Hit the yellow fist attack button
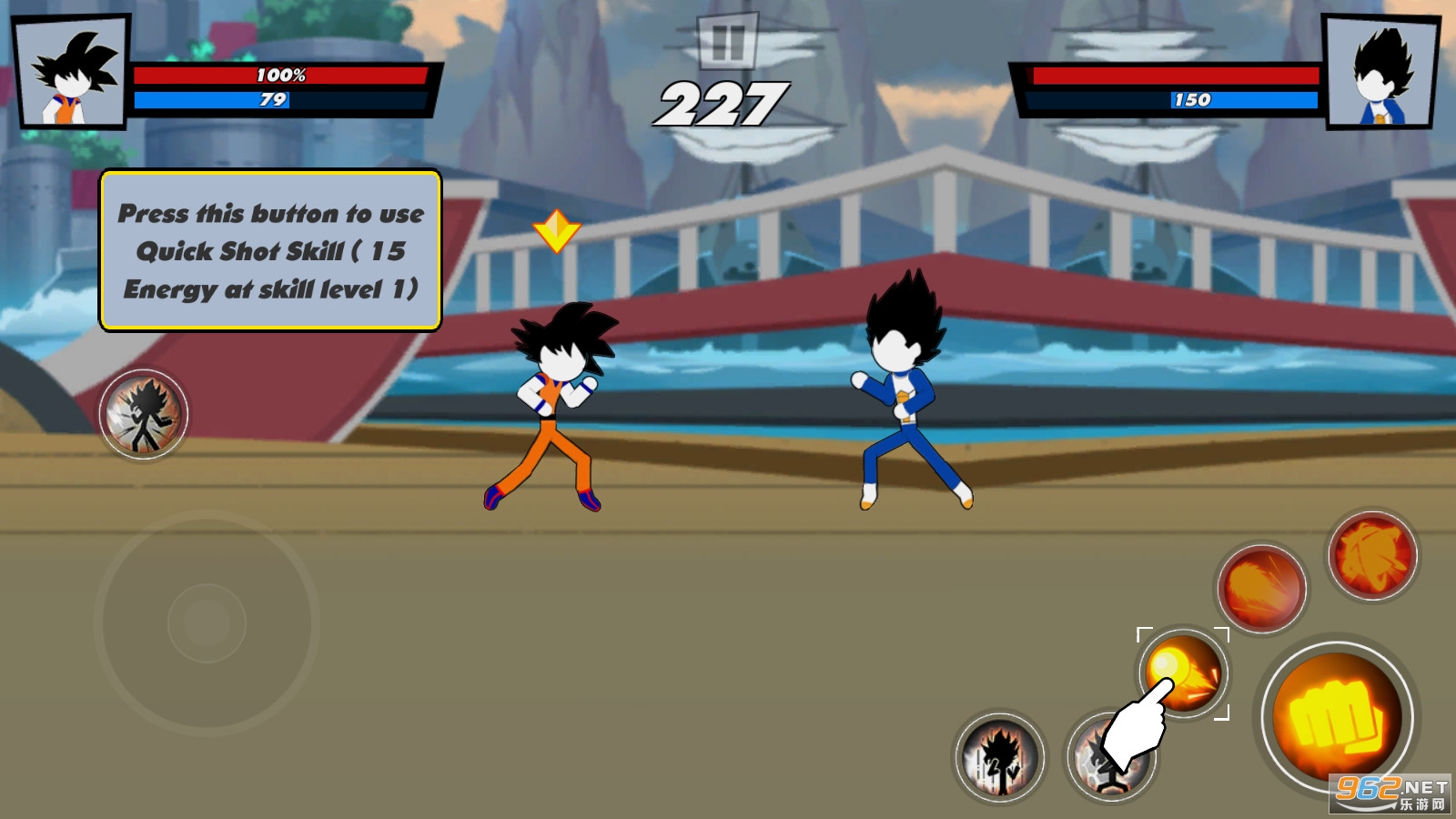 pos(1335,715)
